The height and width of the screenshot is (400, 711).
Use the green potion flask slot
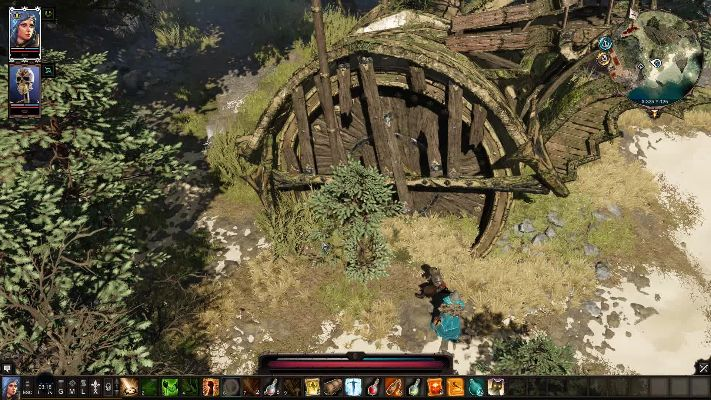[x=414, y=387]
